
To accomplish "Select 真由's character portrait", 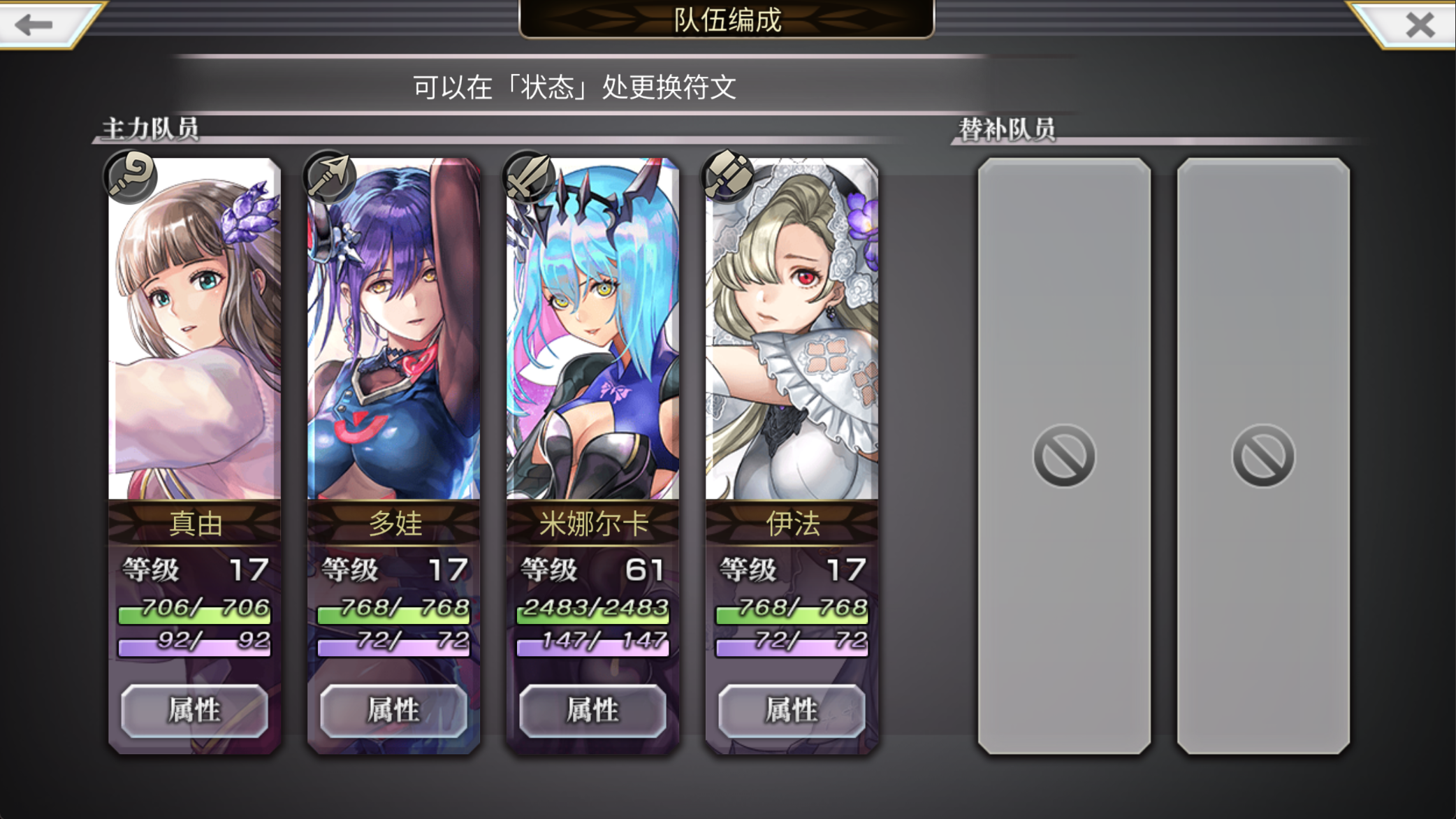I will click(x=192, y=328).
